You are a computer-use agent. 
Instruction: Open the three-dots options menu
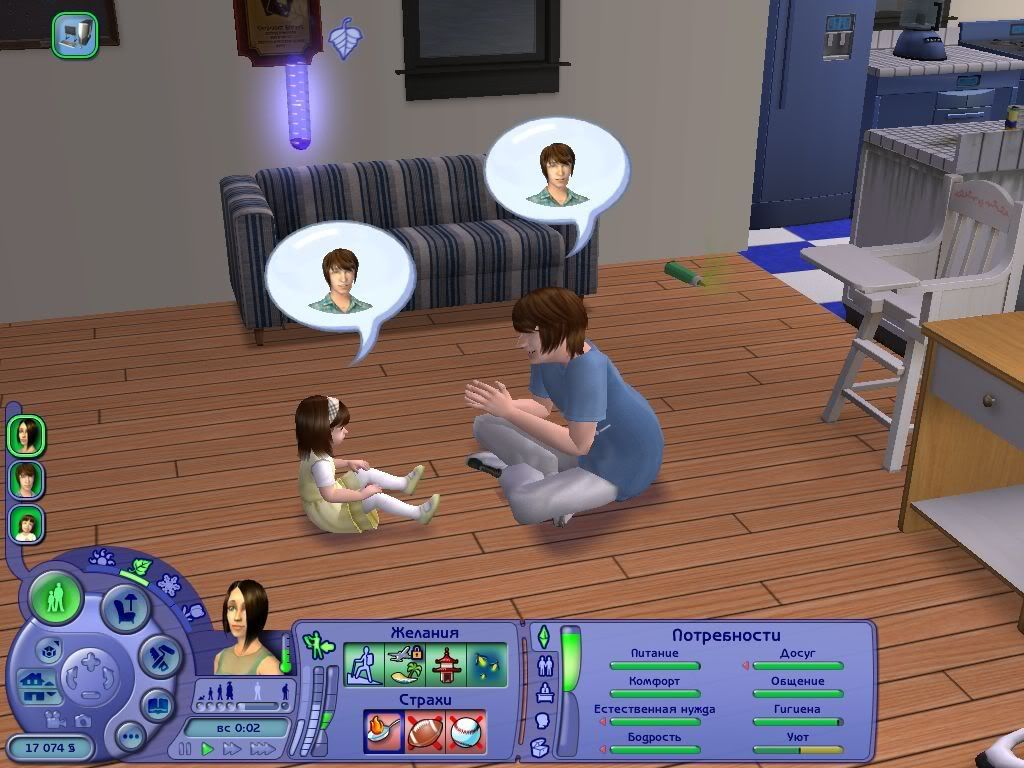[130, 738]
